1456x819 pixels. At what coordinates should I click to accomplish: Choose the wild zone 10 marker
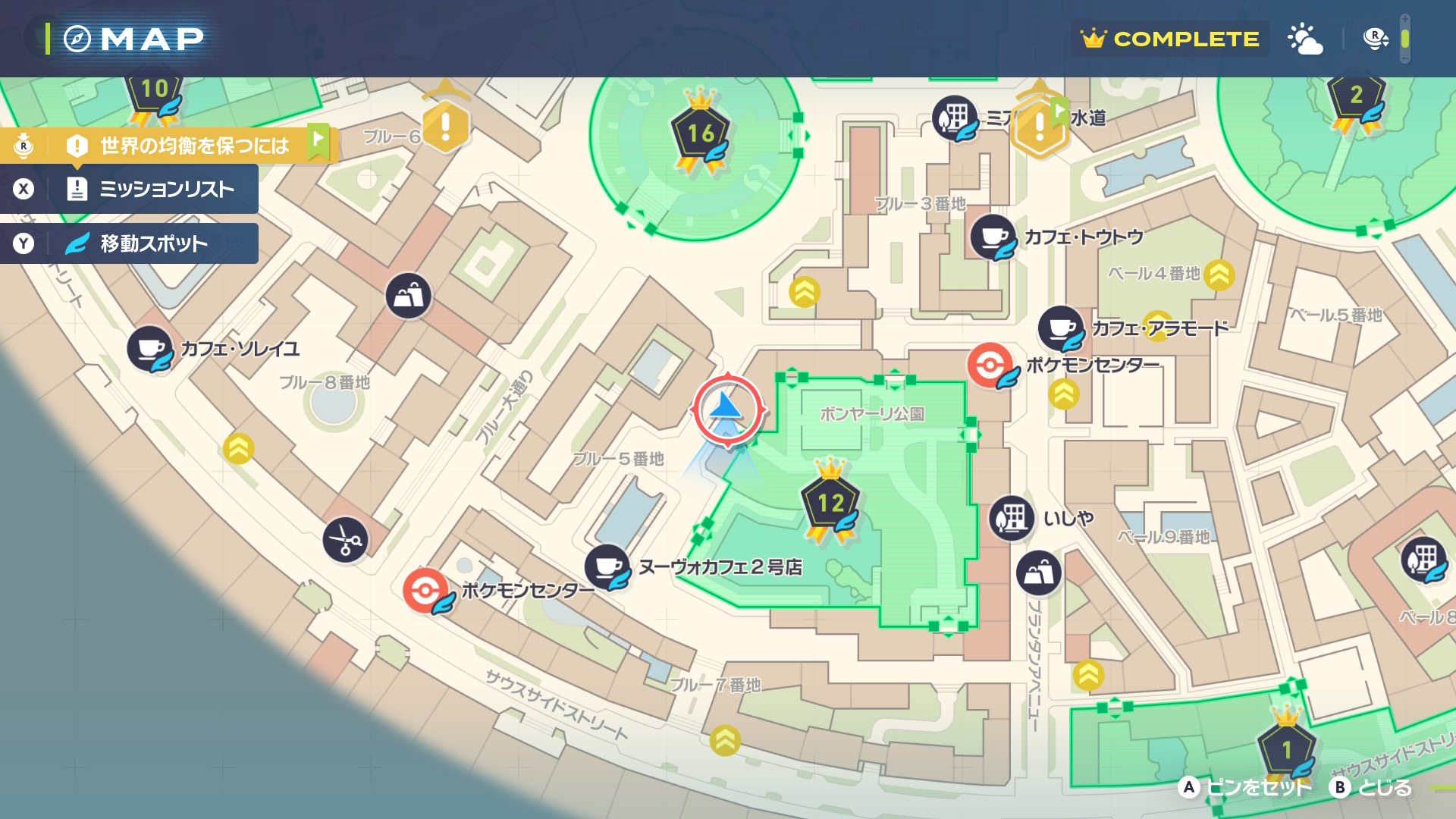(155, 92)
